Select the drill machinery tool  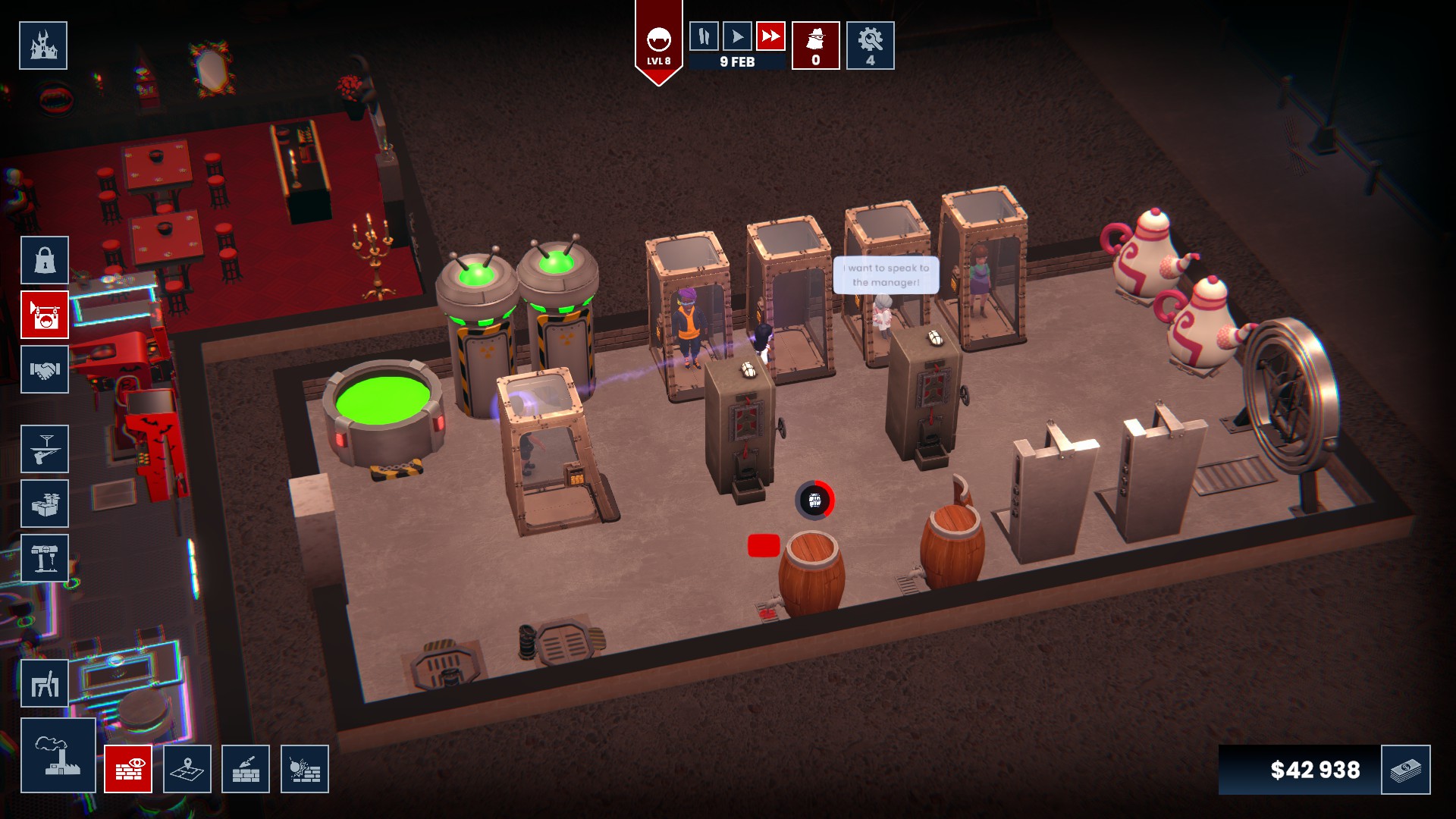point(43,557)
